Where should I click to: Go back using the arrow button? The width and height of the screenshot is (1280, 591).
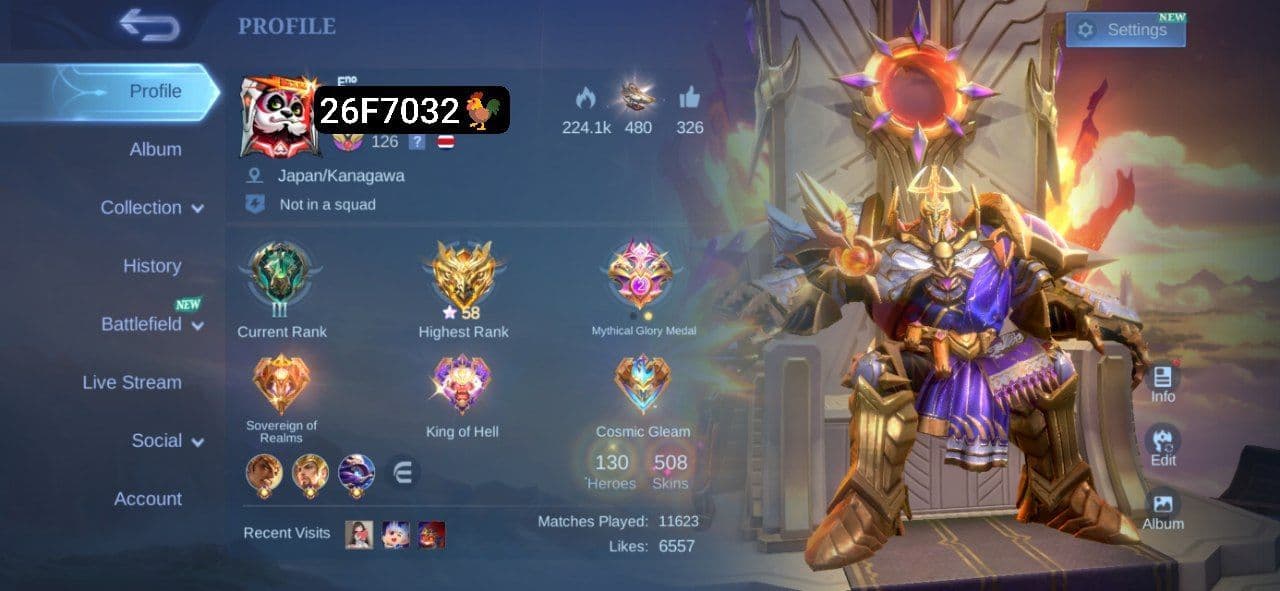(x=150, y=25)
